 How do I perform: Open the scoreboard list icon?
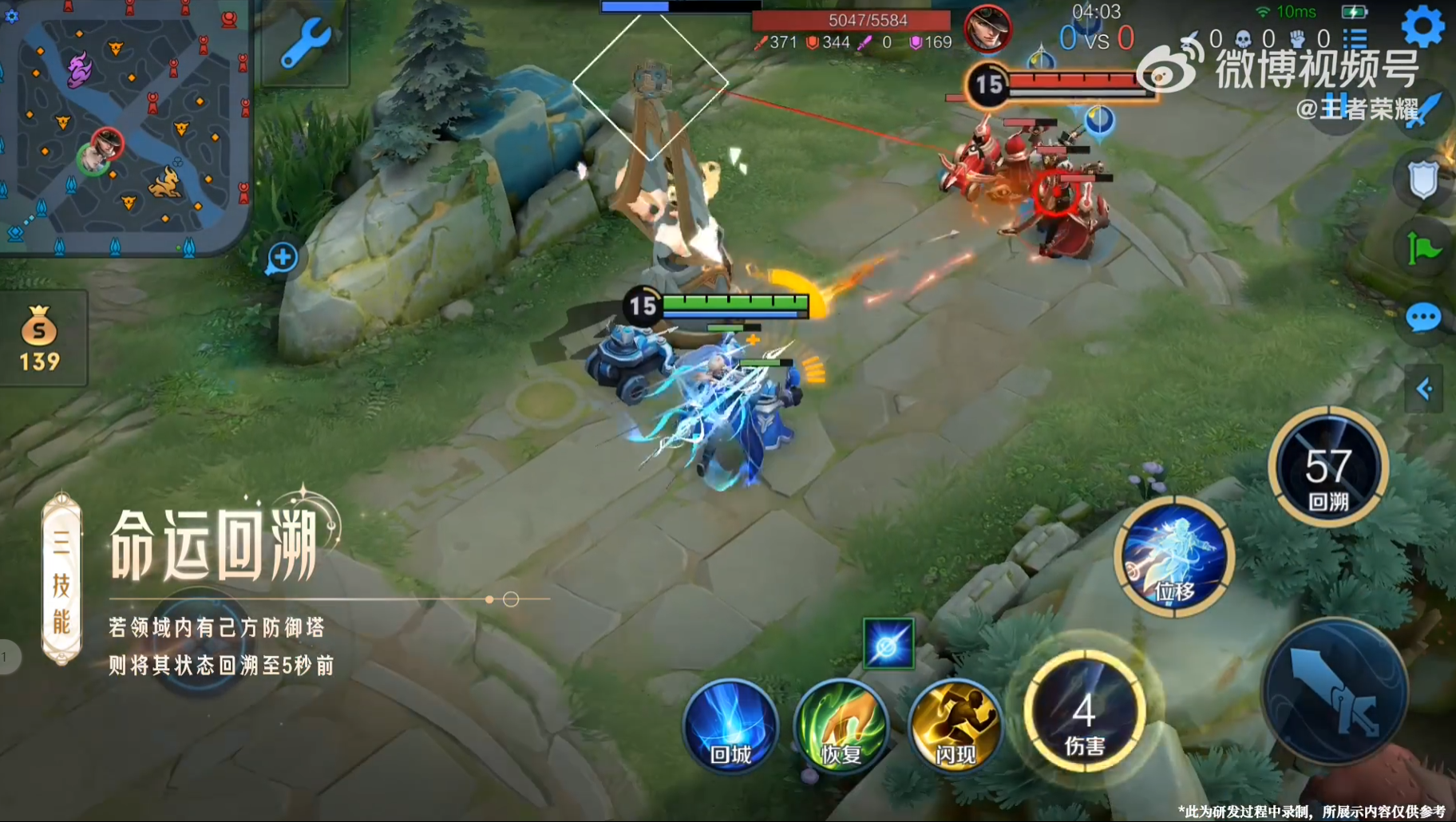(1355, 38)
